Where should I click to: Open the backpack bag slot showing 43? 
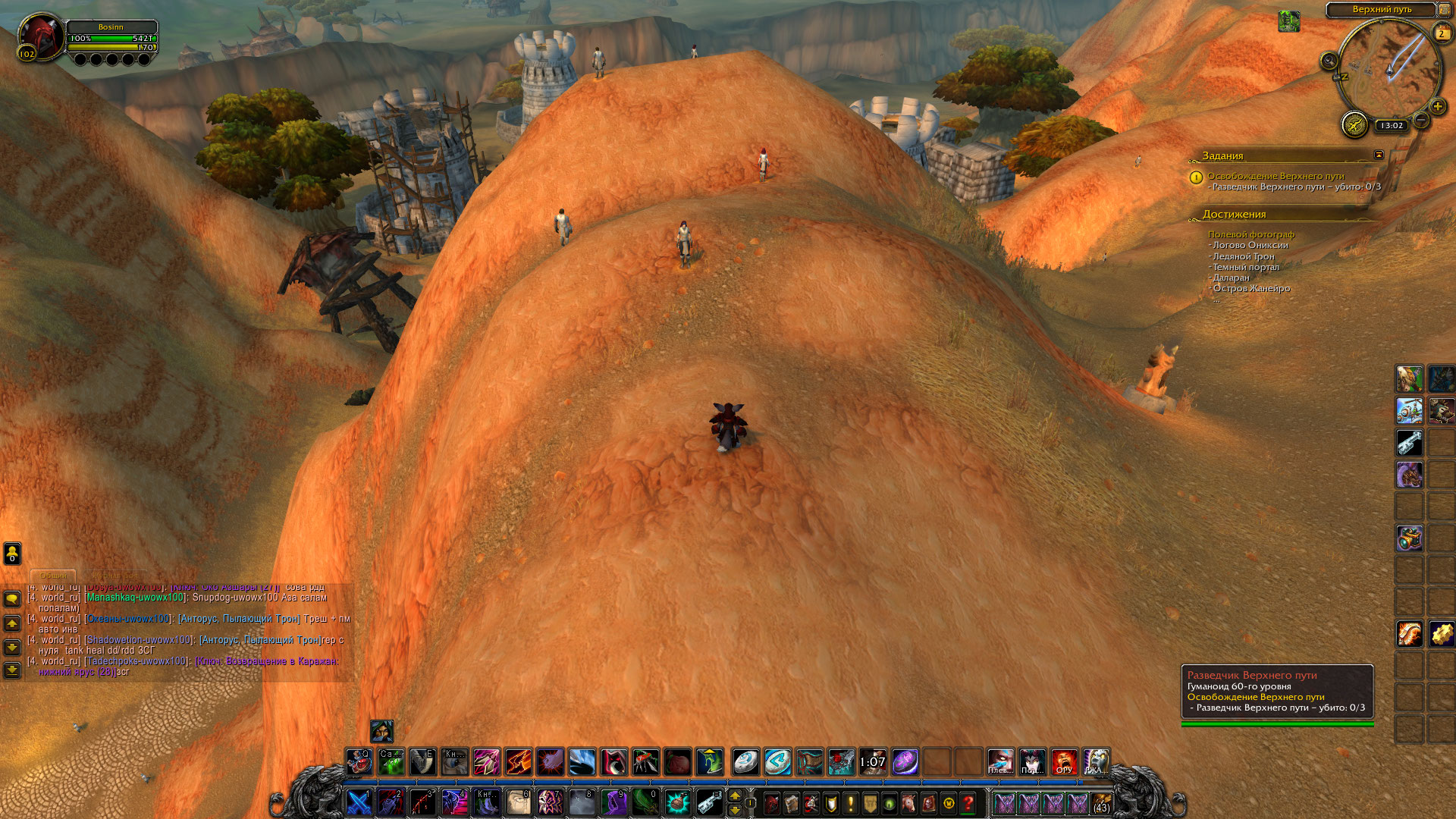click(1101, 802)
